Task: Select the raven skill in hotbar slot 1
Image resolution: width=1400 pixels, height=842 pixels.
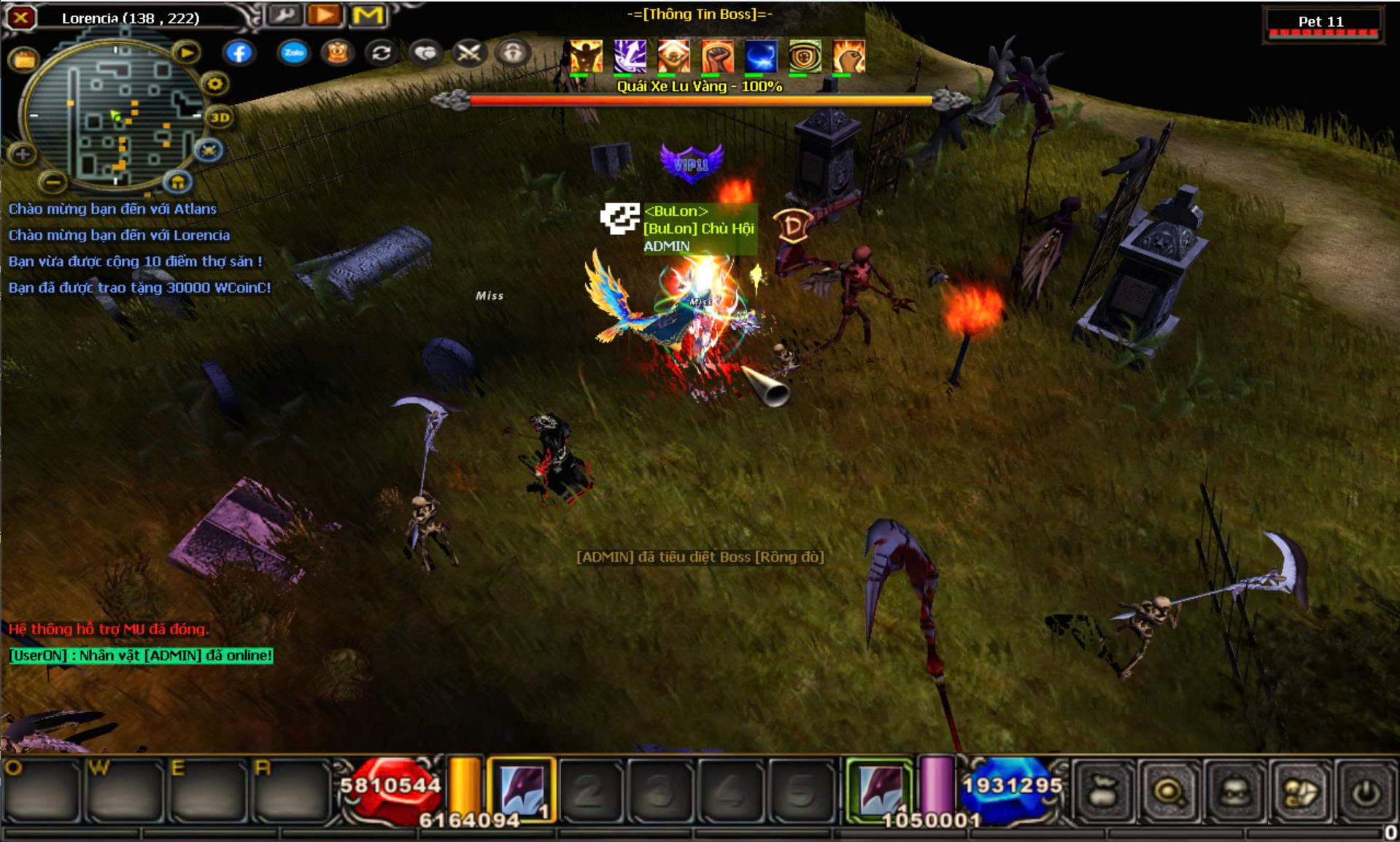Action: coord(522,790)
